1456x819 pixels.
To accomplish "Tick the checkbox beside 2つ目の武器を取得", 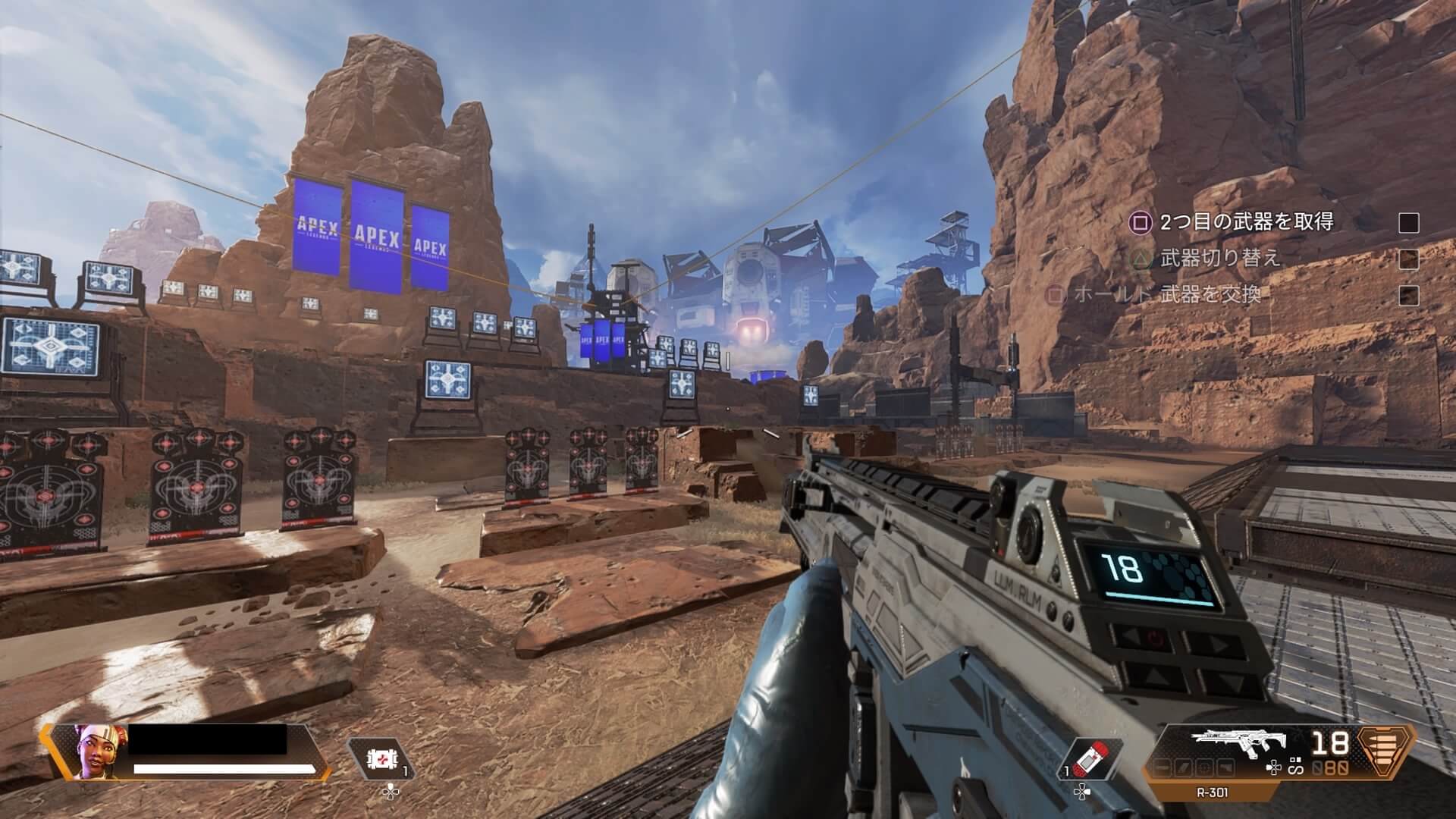I will (1408, 222).
